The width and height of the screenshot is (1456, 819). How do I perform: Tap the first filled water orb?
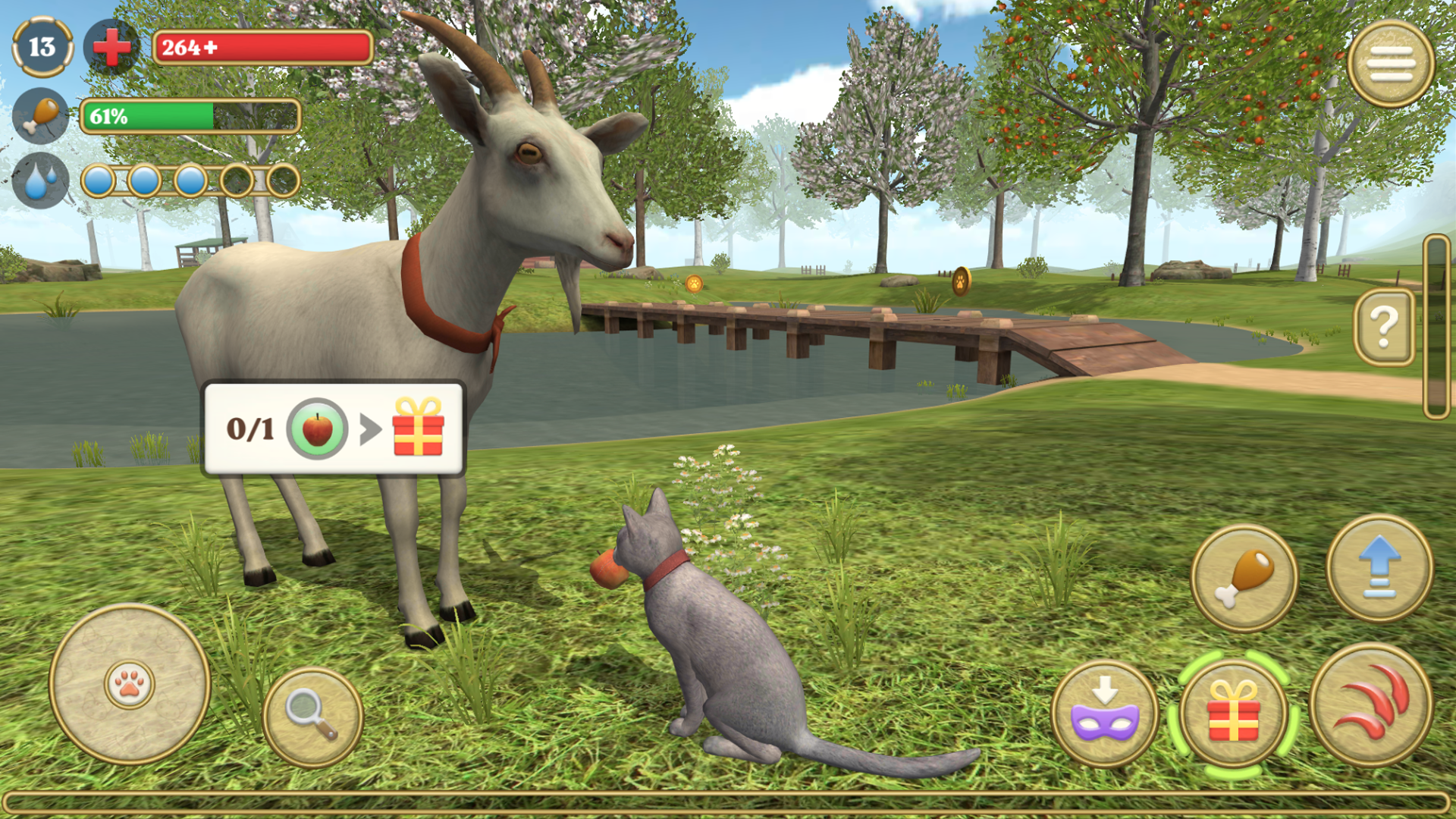99,178
